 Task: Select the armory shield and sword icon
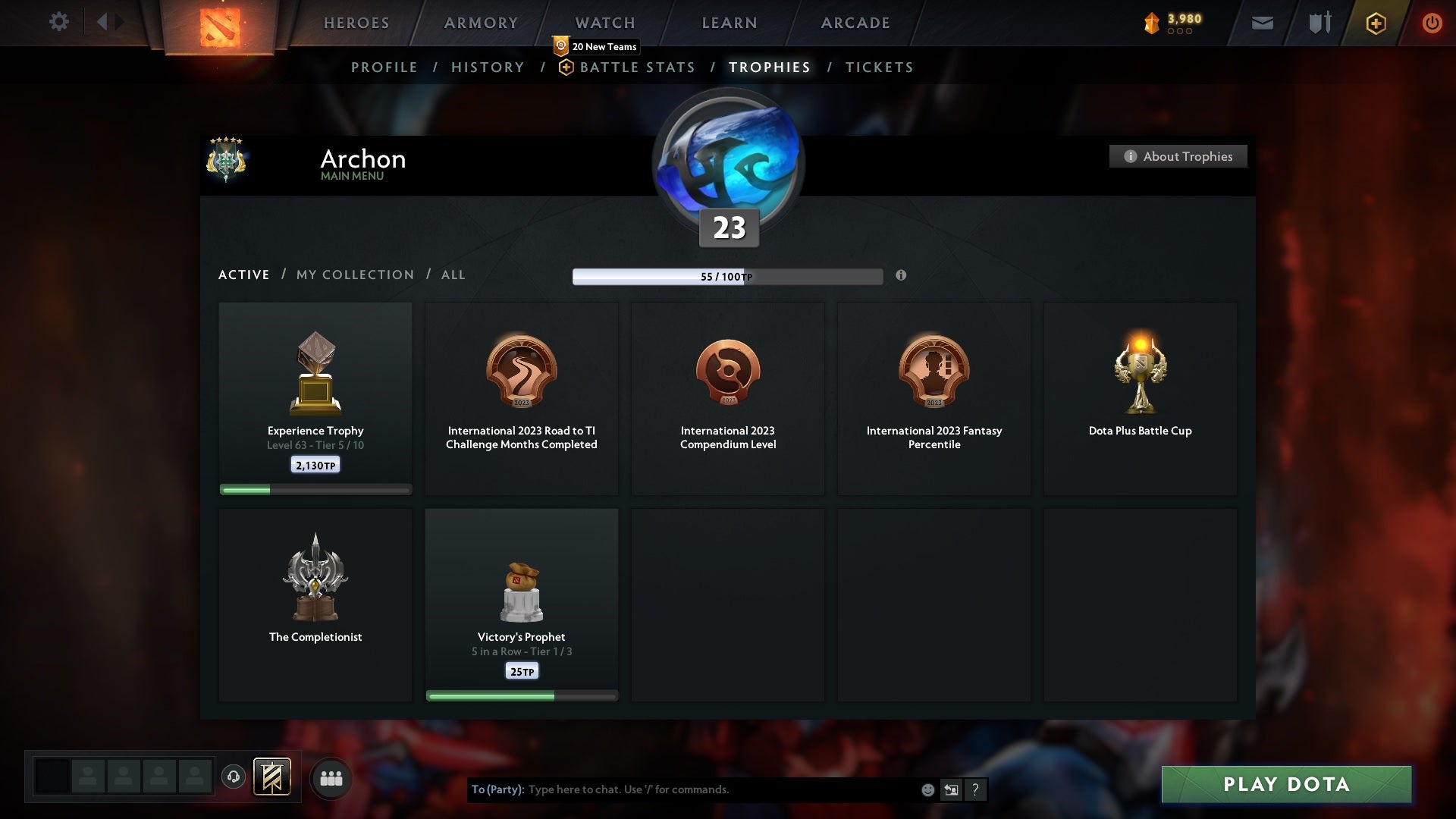tap(1318, 23)
